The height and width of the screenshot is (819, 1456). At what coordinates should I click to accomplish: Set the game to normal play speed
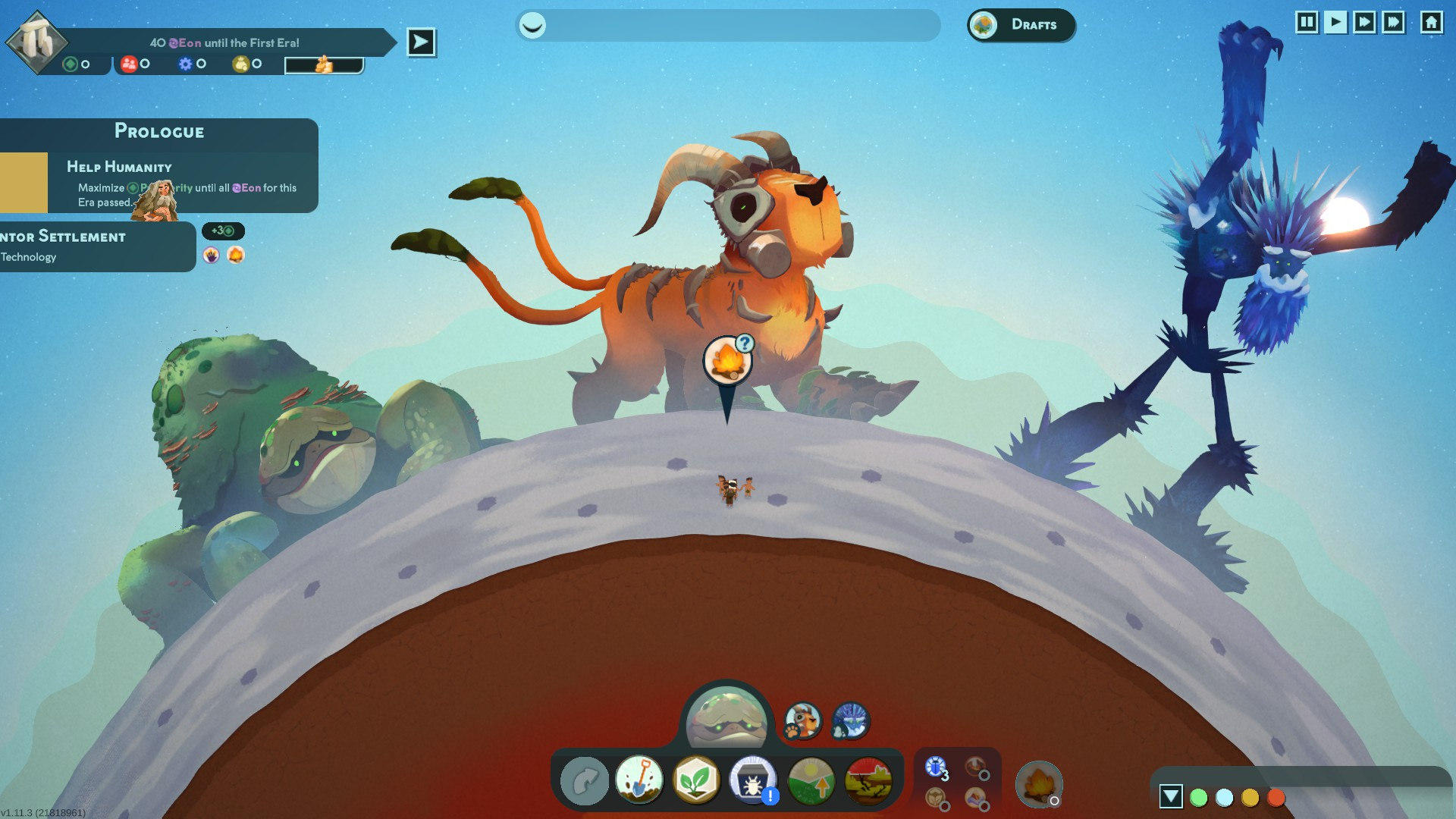coord(1335,22)
